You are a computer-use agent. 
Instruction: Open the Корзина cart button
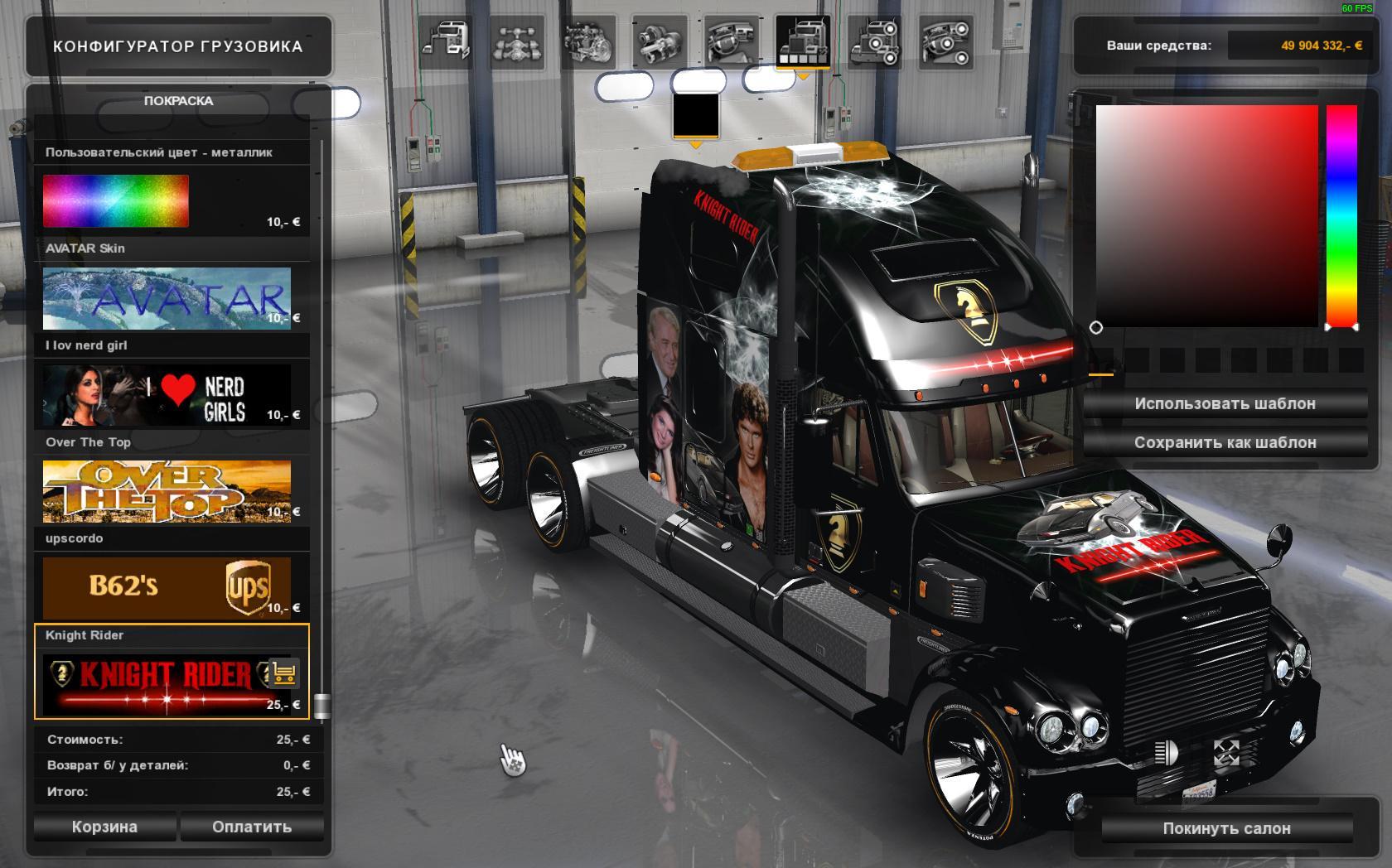[104, 827]
